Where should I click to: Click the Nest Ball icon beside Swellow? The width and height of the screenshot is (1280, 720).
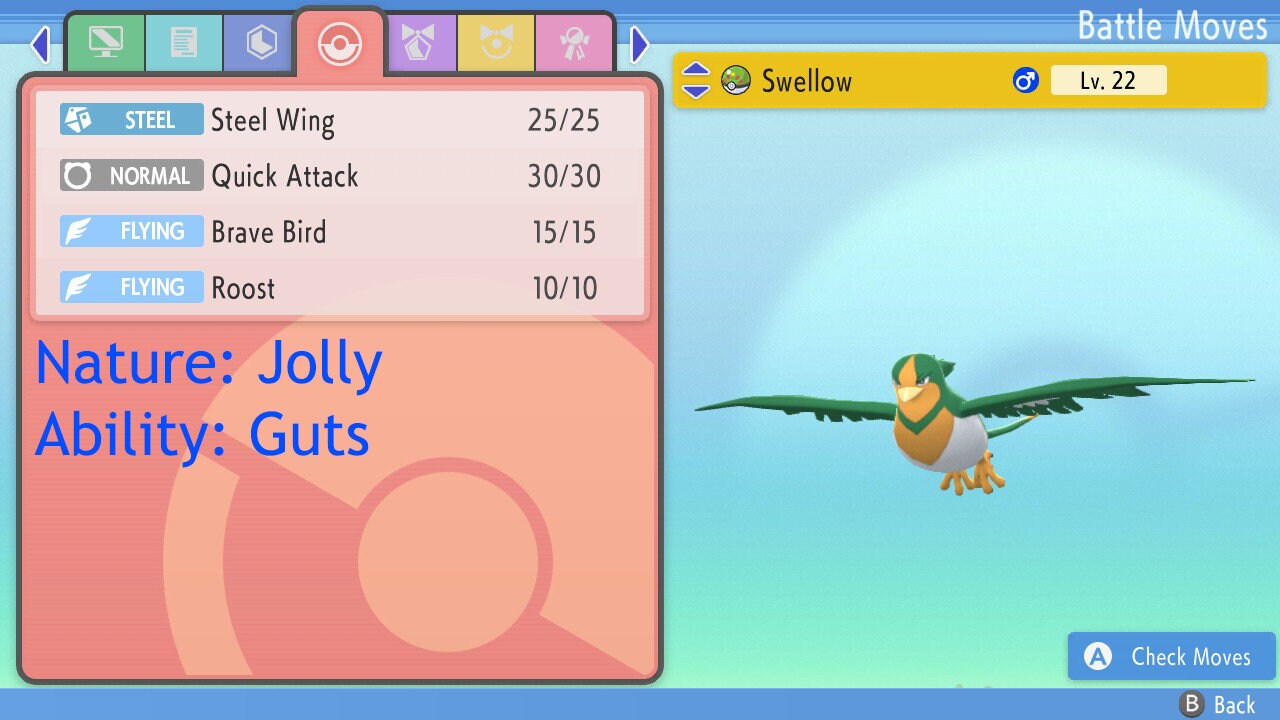735,80
